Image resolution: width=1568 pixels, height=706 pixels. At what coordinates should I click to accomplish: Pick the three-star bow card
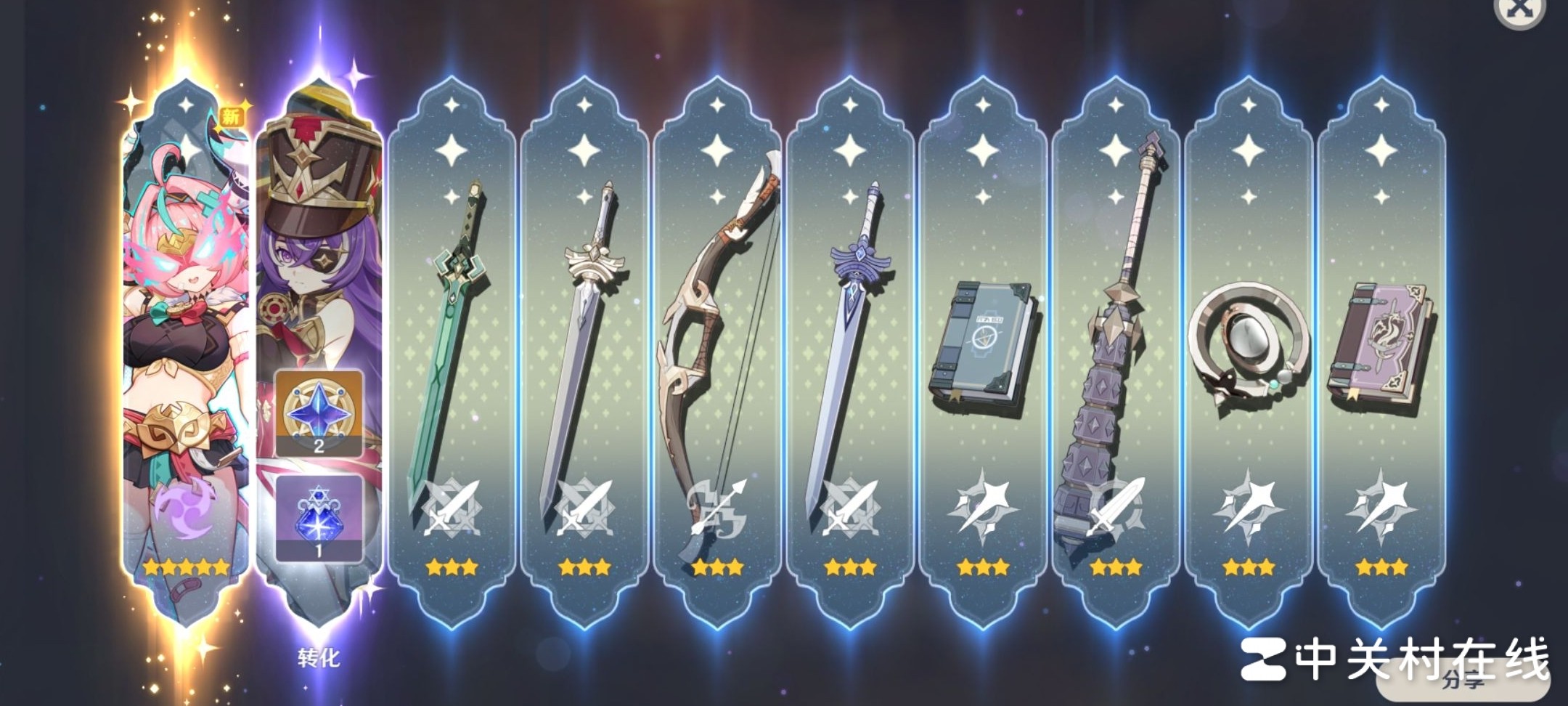click(717, 349)
